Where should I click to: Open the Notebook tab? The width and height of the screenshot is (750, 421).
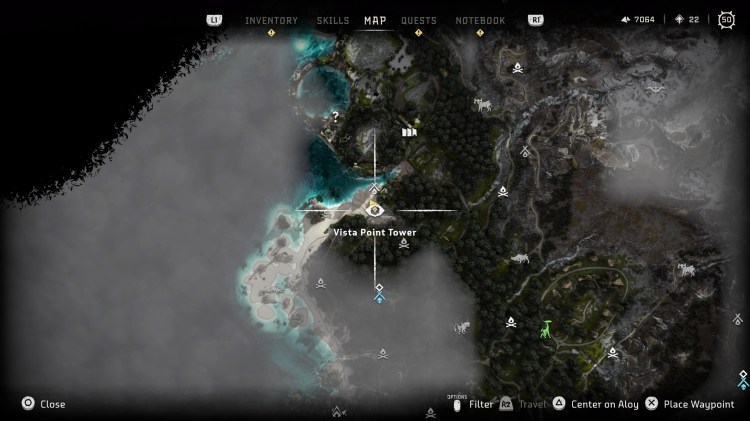[480, 20]
